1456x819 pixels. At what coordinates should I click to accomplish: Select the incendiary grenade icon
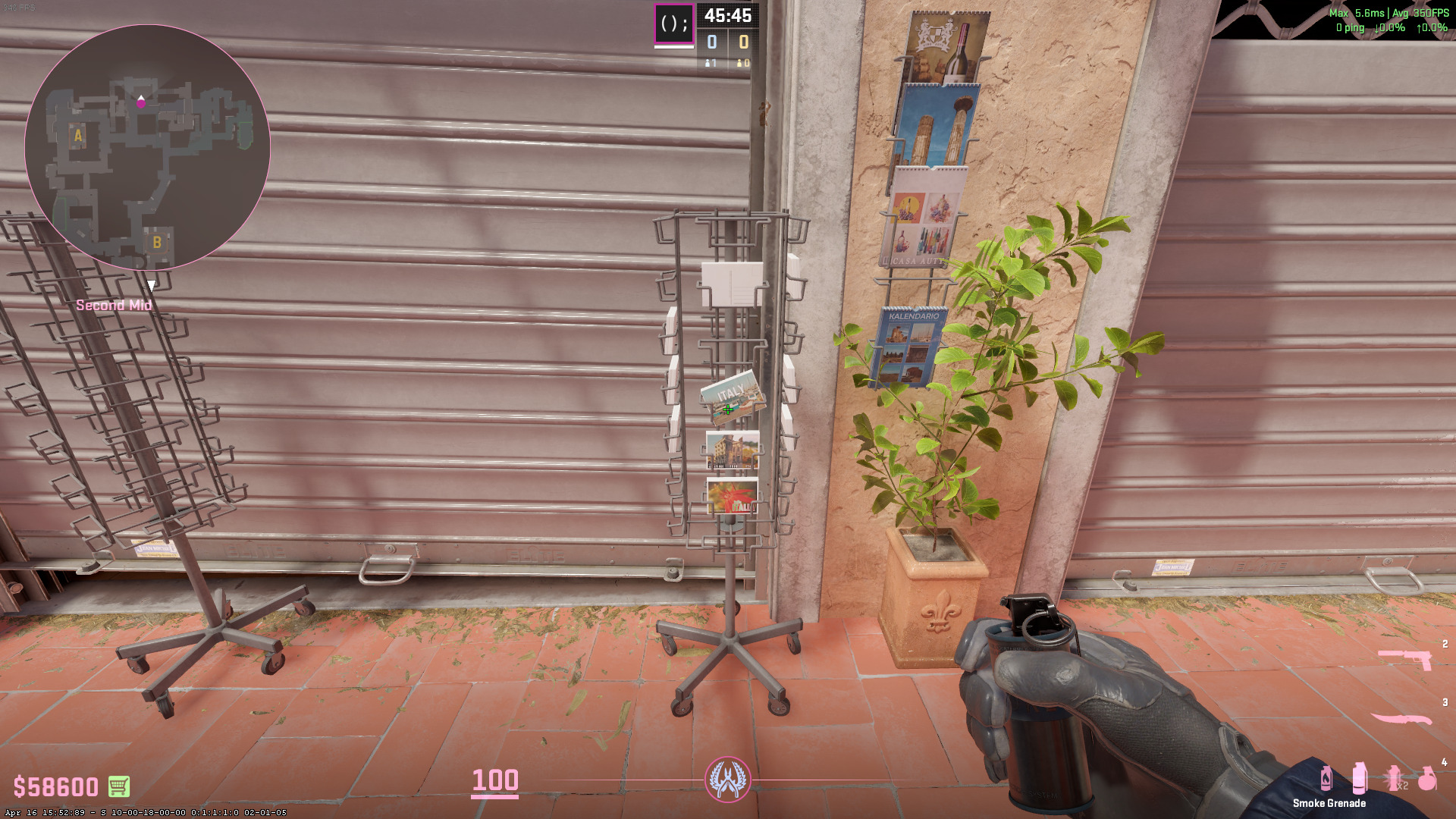[x=1326, y=778]
